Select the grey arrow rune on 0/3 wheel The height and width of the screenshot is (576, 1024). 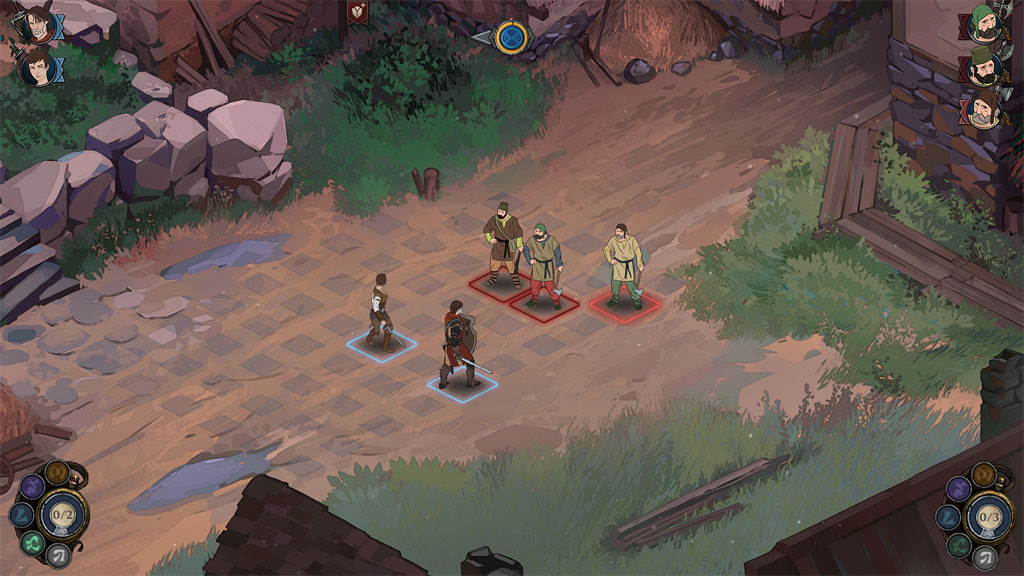(x=987, y=556)
